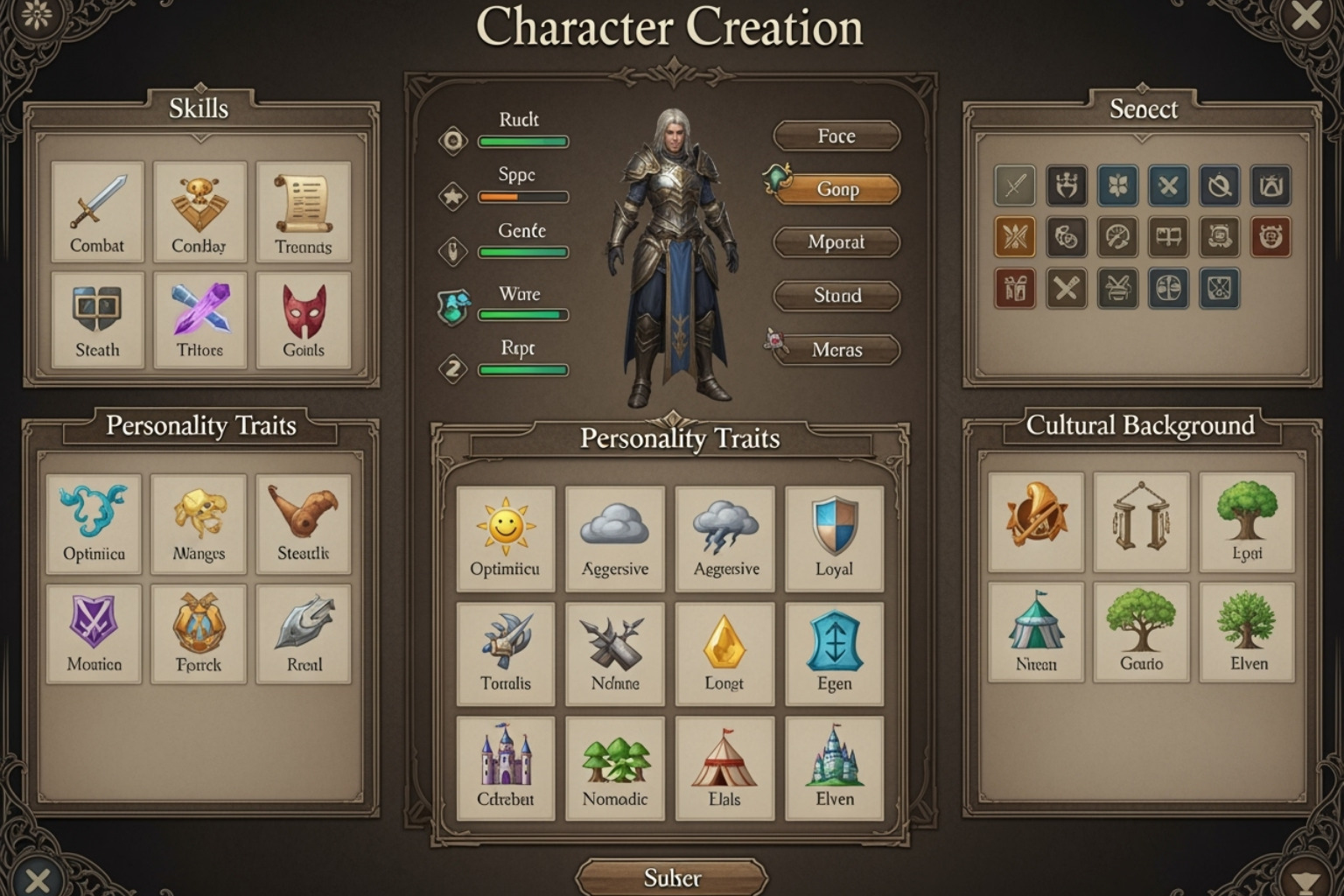Click the highlighted Gonp button
This screenshot has height=896, width=1344.
click(836, 190)
